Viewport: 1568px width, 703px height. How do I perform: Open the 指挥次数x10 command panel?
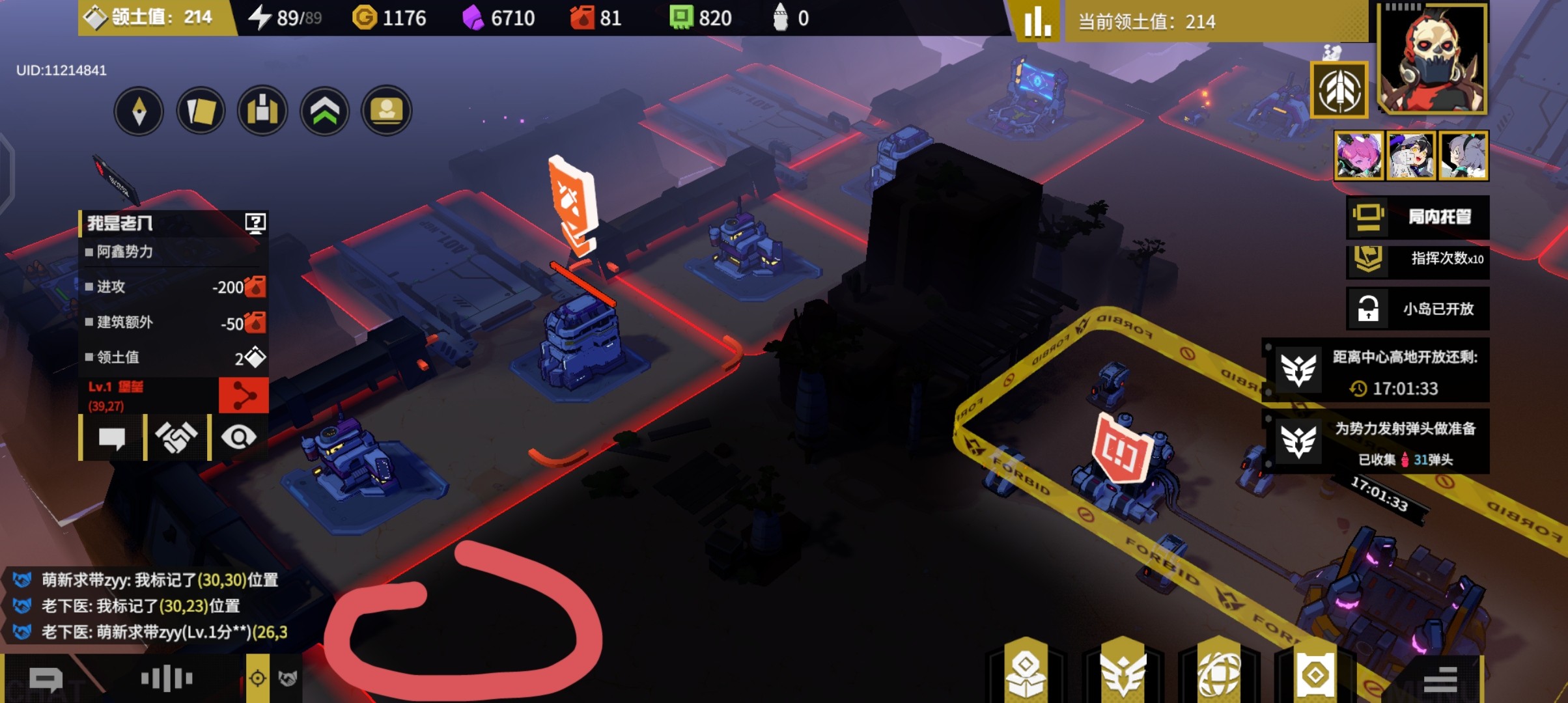1418,259
